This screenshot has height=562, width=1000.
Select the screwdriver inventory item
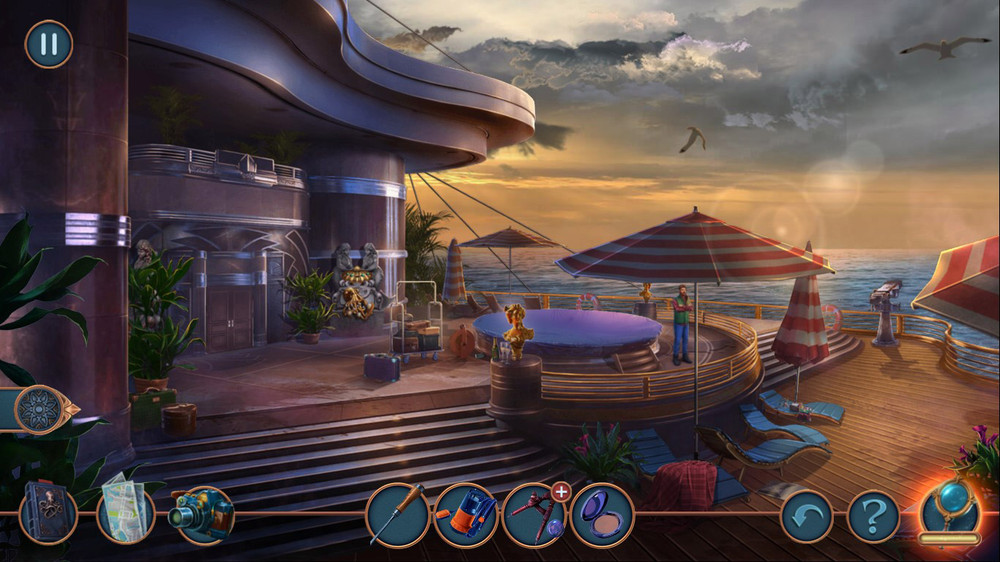(397, 515)
